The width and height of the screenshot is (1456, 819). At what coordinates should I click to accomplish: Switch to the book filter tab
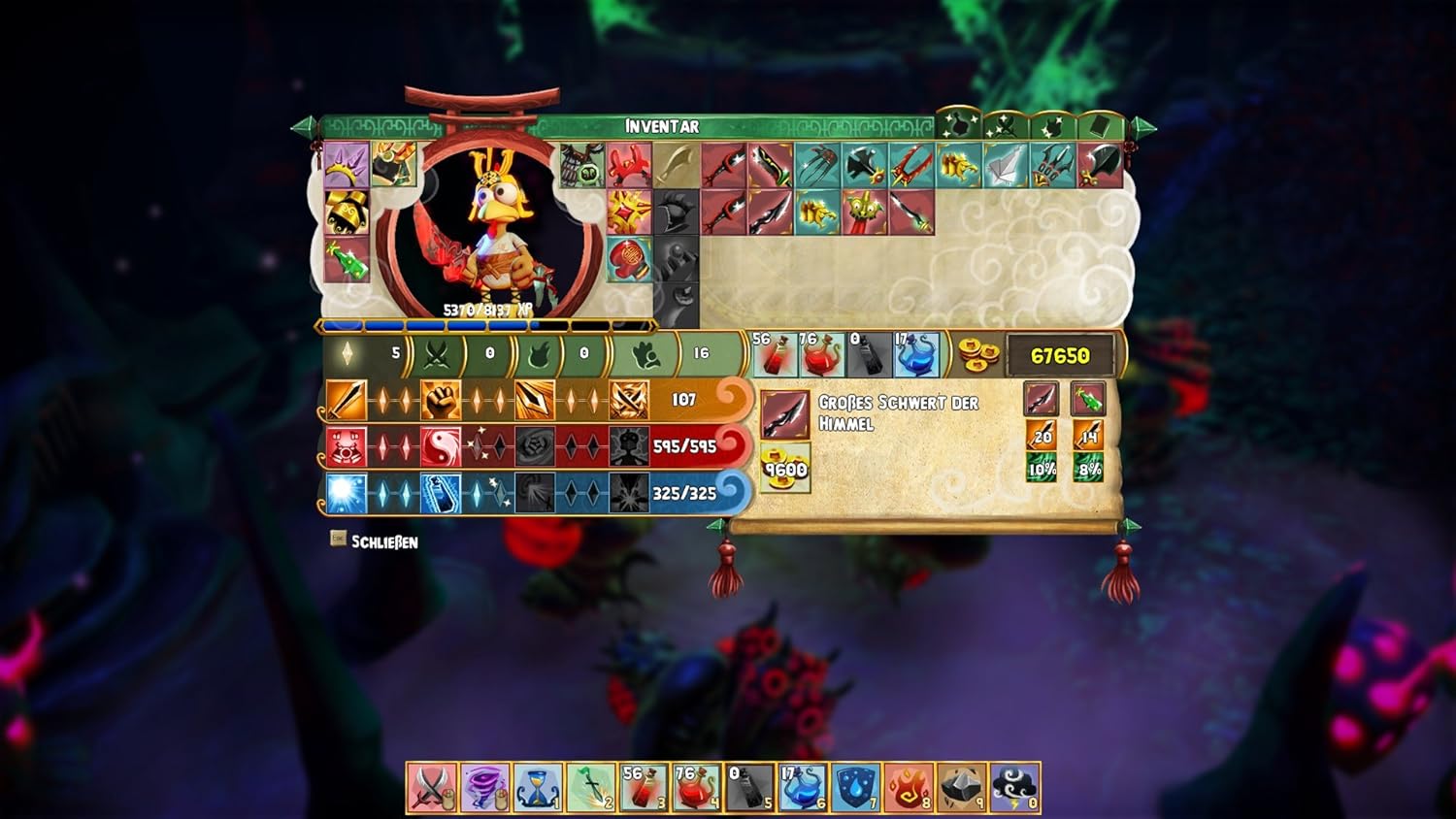tap(1097, 124)
